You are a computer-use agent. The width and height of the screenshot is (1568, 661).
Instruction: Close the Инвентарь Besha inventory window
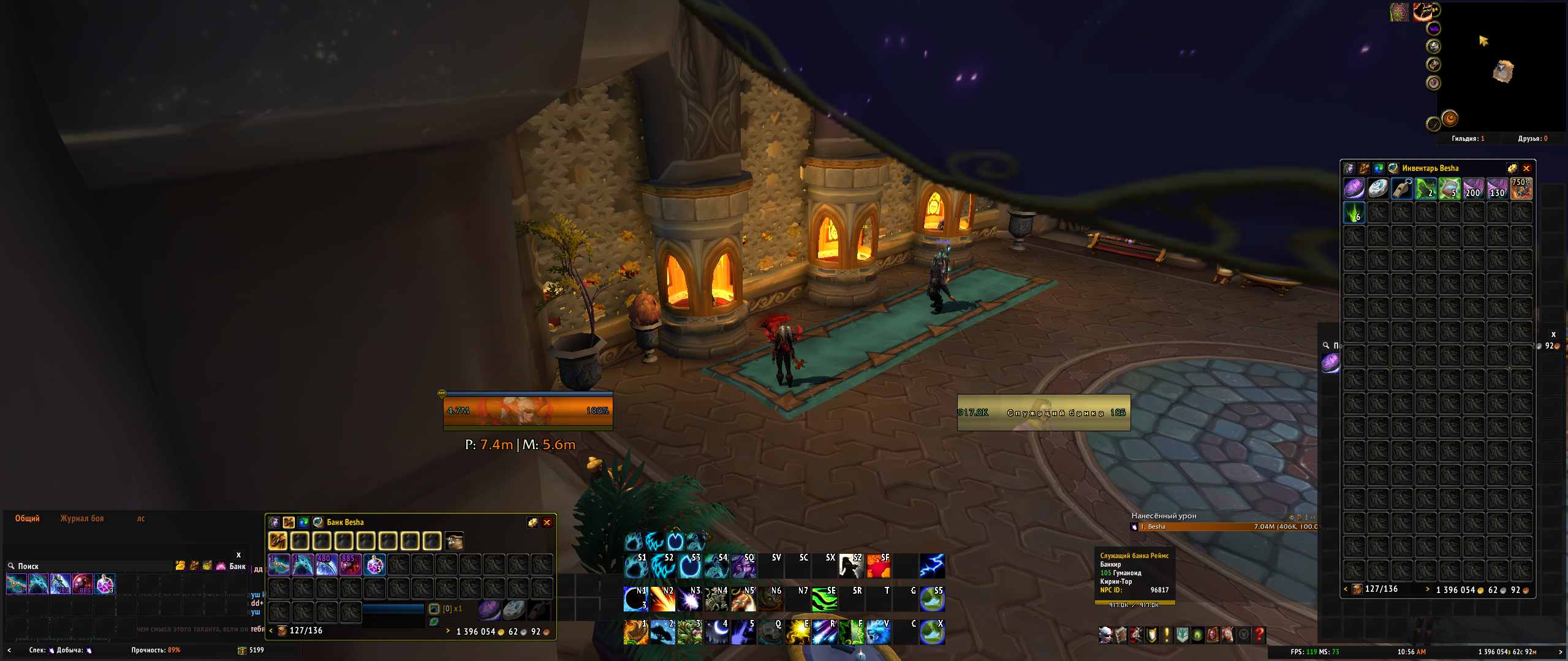click(x=1526, y=168)
